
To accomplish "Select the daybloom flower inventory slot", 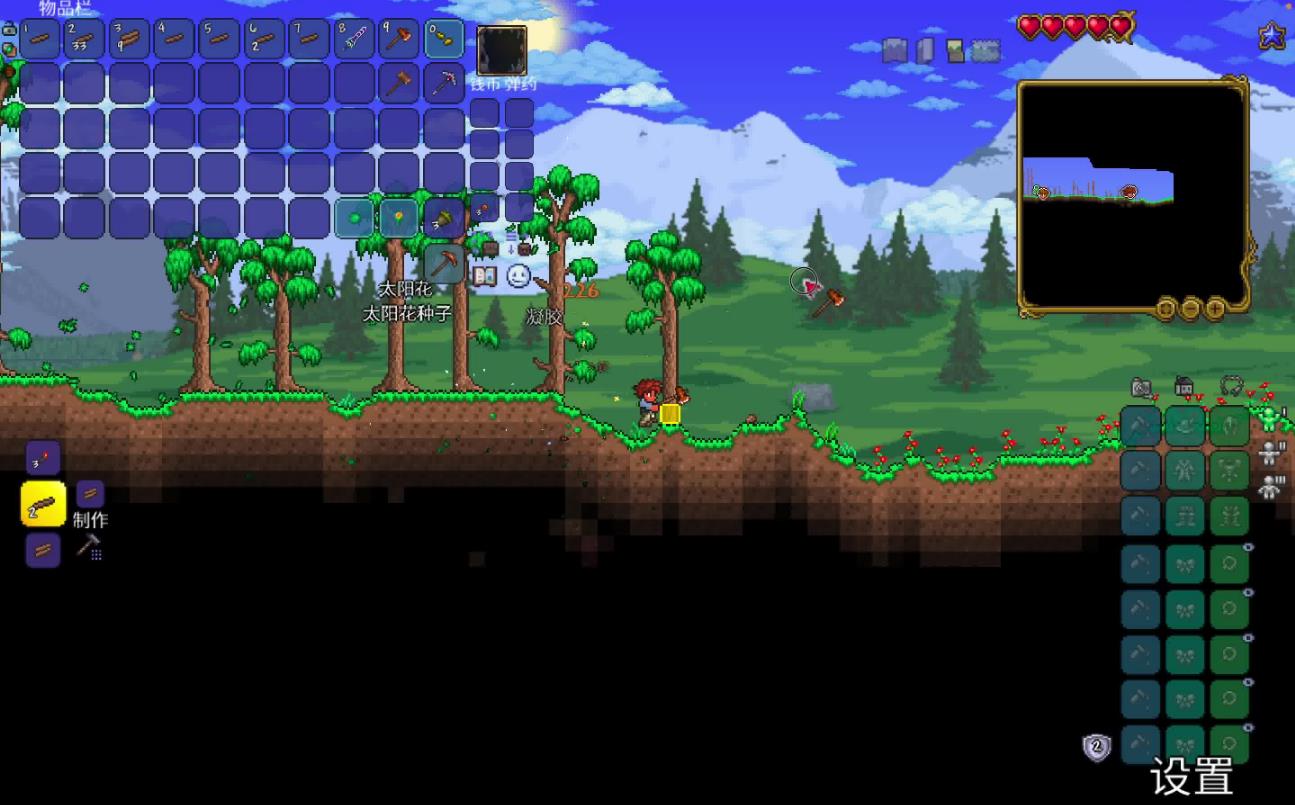I will (x=399, y=217).
